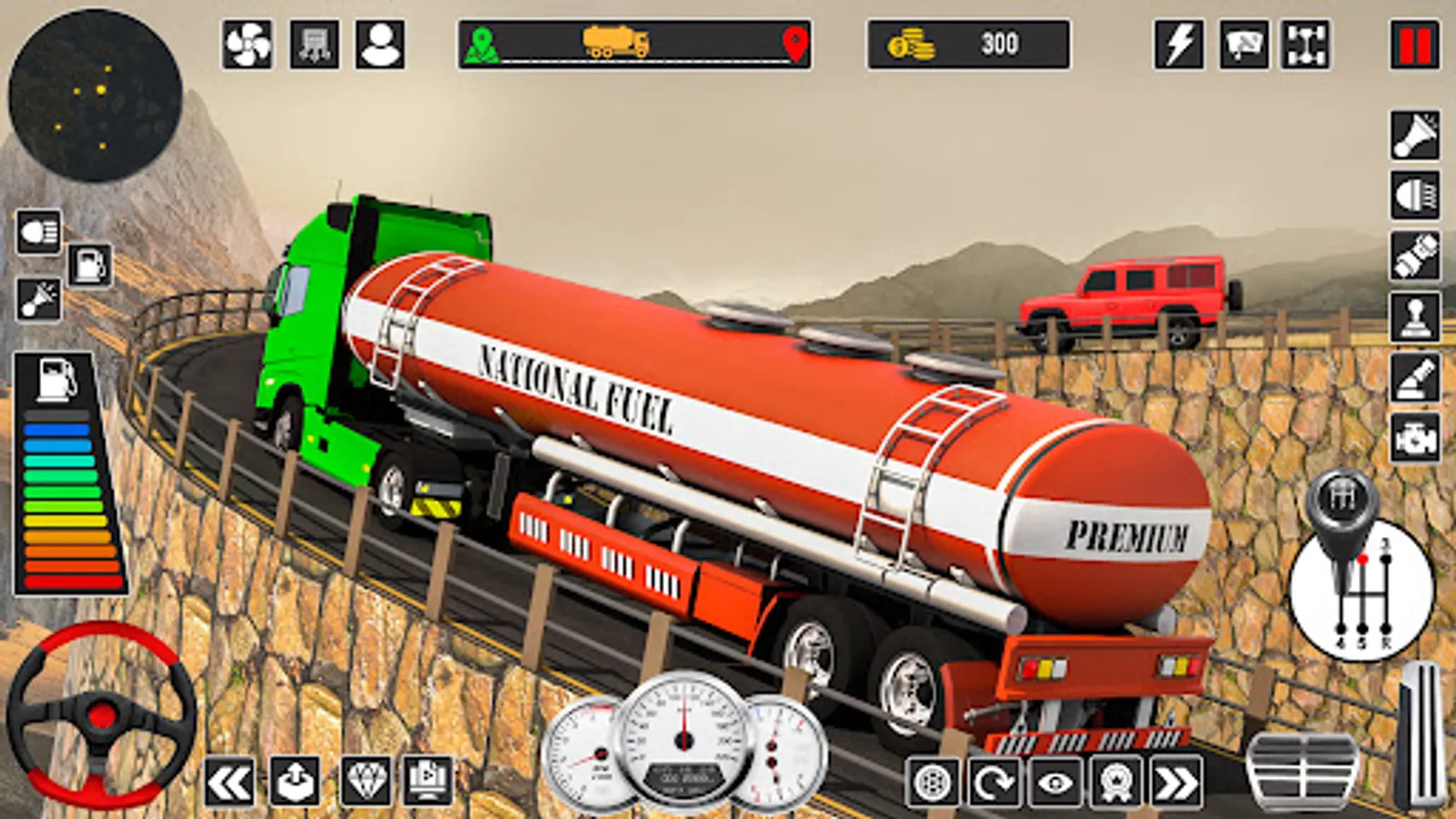This screenshot has width=1456, height=819.
Task: Open the driver profile icon
Action: [x=380, y=45]
